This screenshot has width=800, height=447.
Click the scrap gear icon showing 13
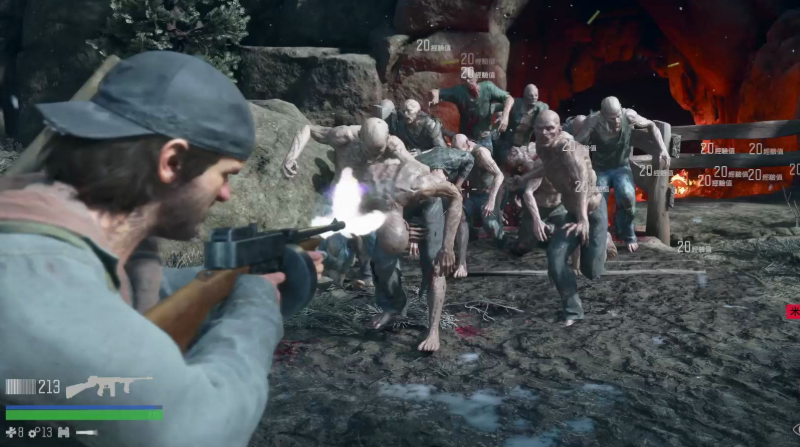point(33,432)
